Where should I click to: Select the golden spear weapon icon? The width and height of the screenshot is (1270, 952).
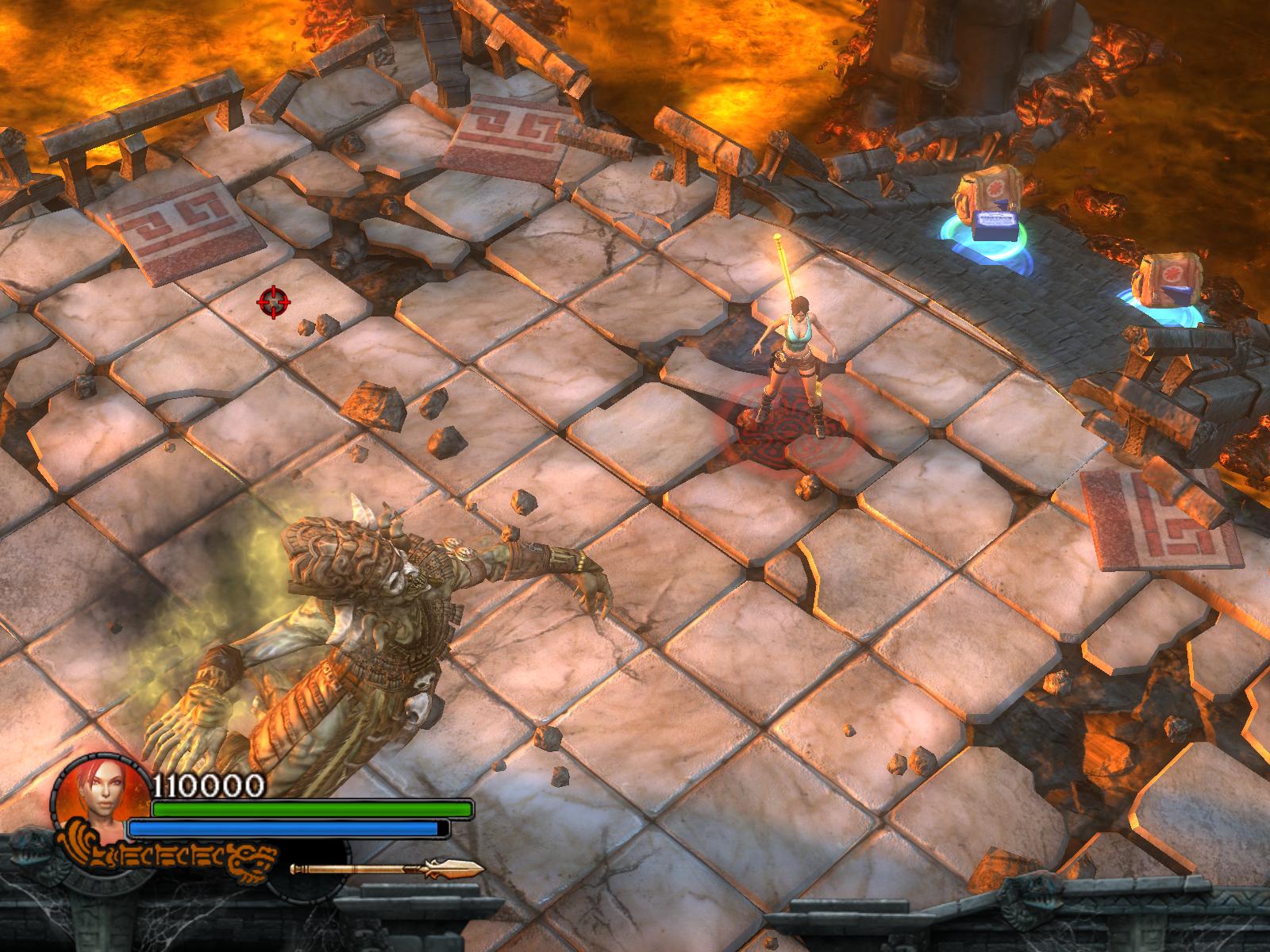tap(387, 869)
